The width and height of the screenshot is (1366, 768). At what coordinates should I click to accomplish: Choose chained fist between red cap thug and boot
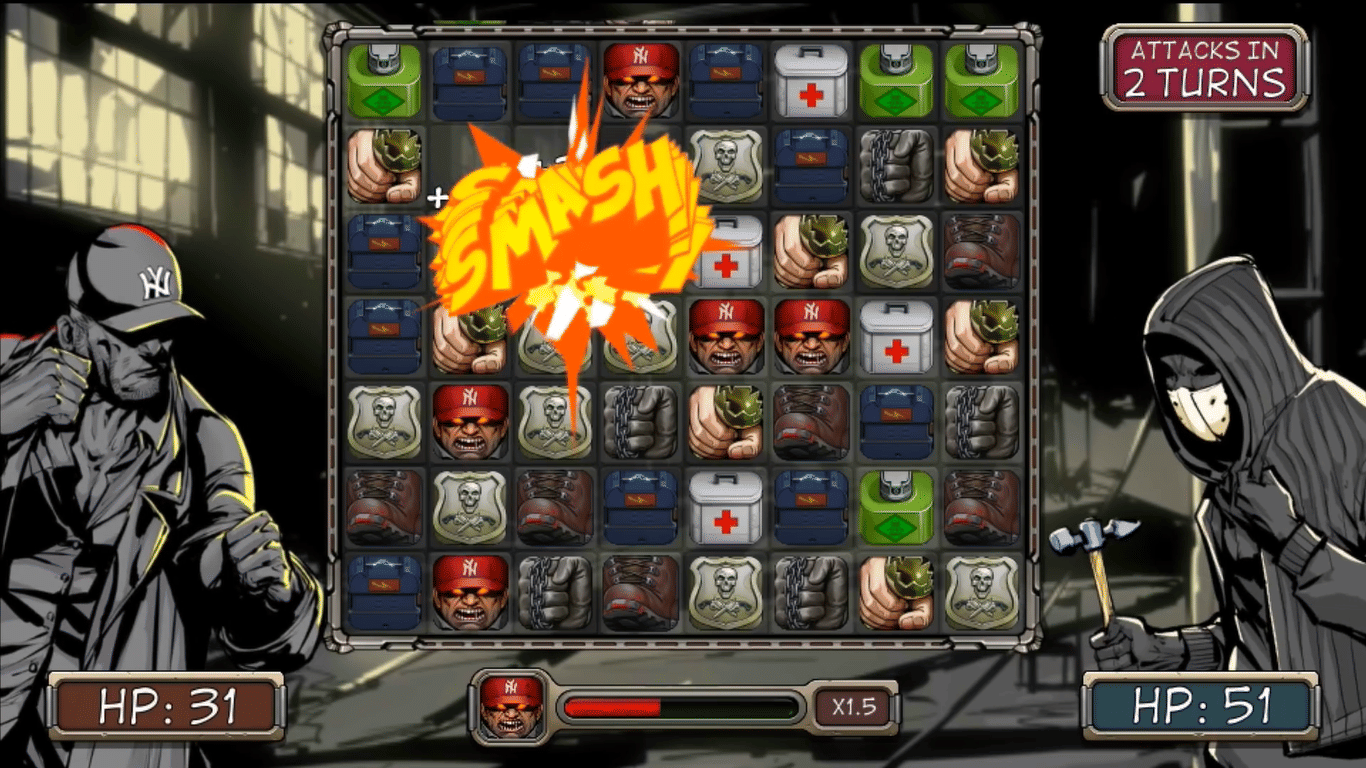[x=555, y=592]
